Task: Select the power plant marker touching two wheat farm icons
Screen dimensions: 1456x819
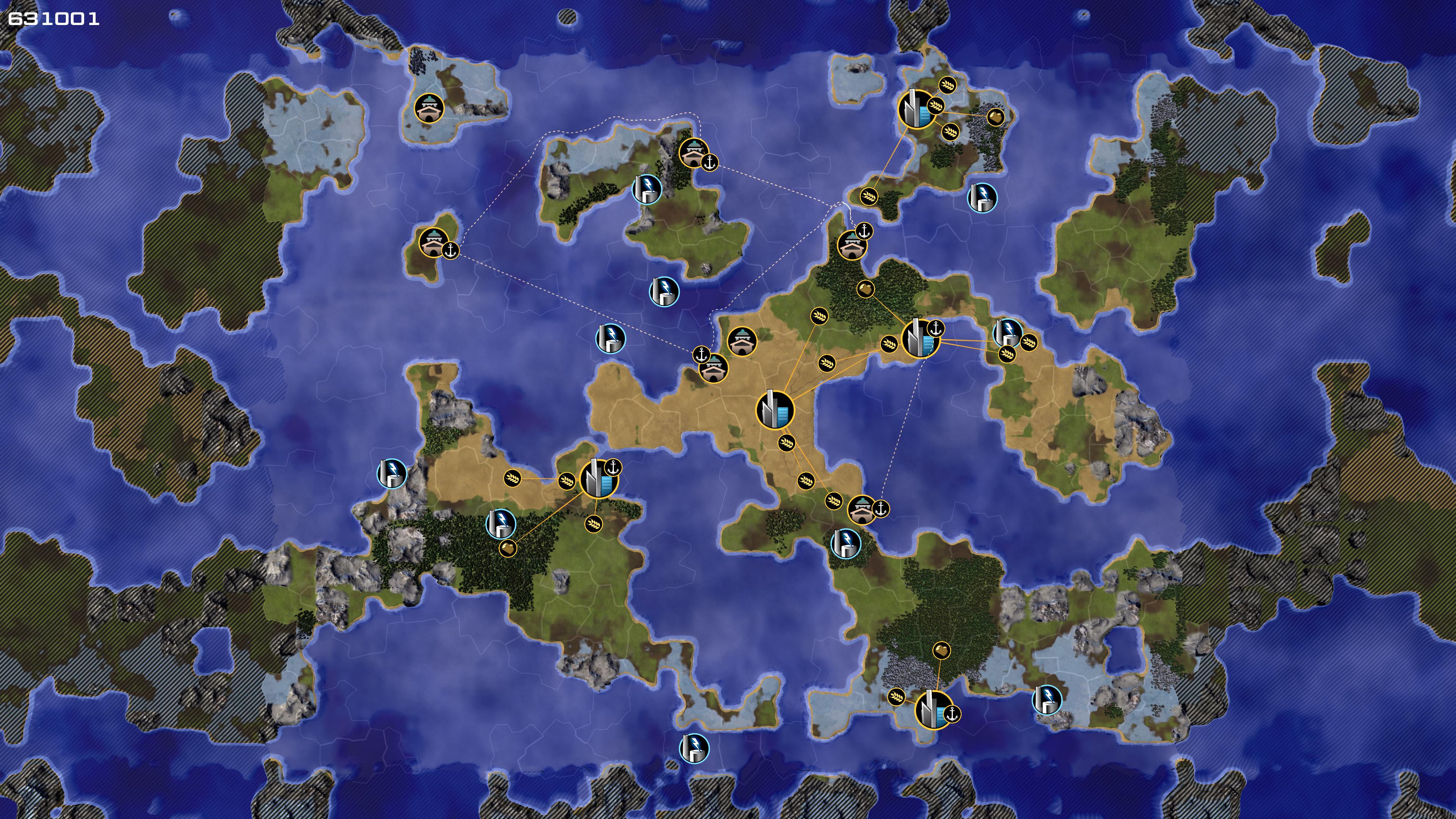Action: coord(1007,333)
